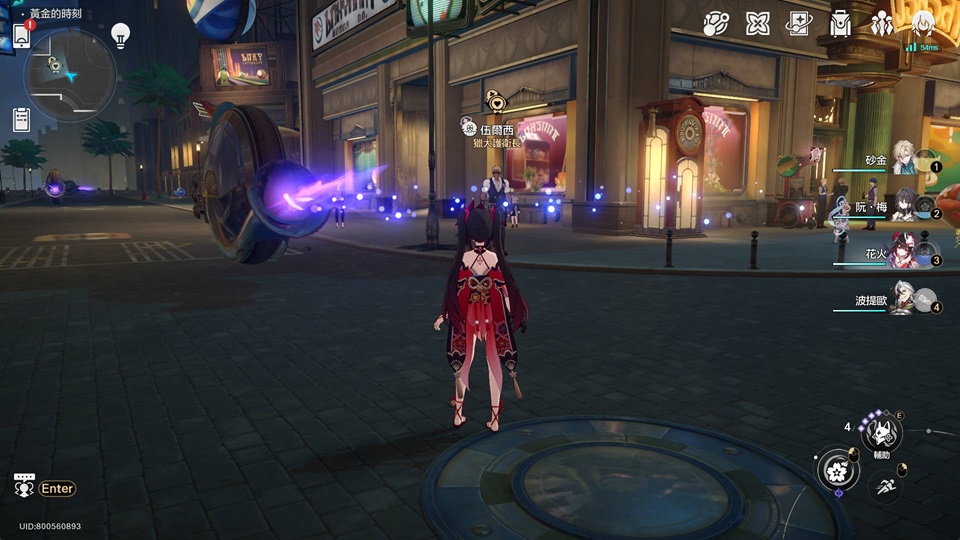960x540 pixels.
Task: Click the lightbulb hint icon
Action: pos(121,37)
